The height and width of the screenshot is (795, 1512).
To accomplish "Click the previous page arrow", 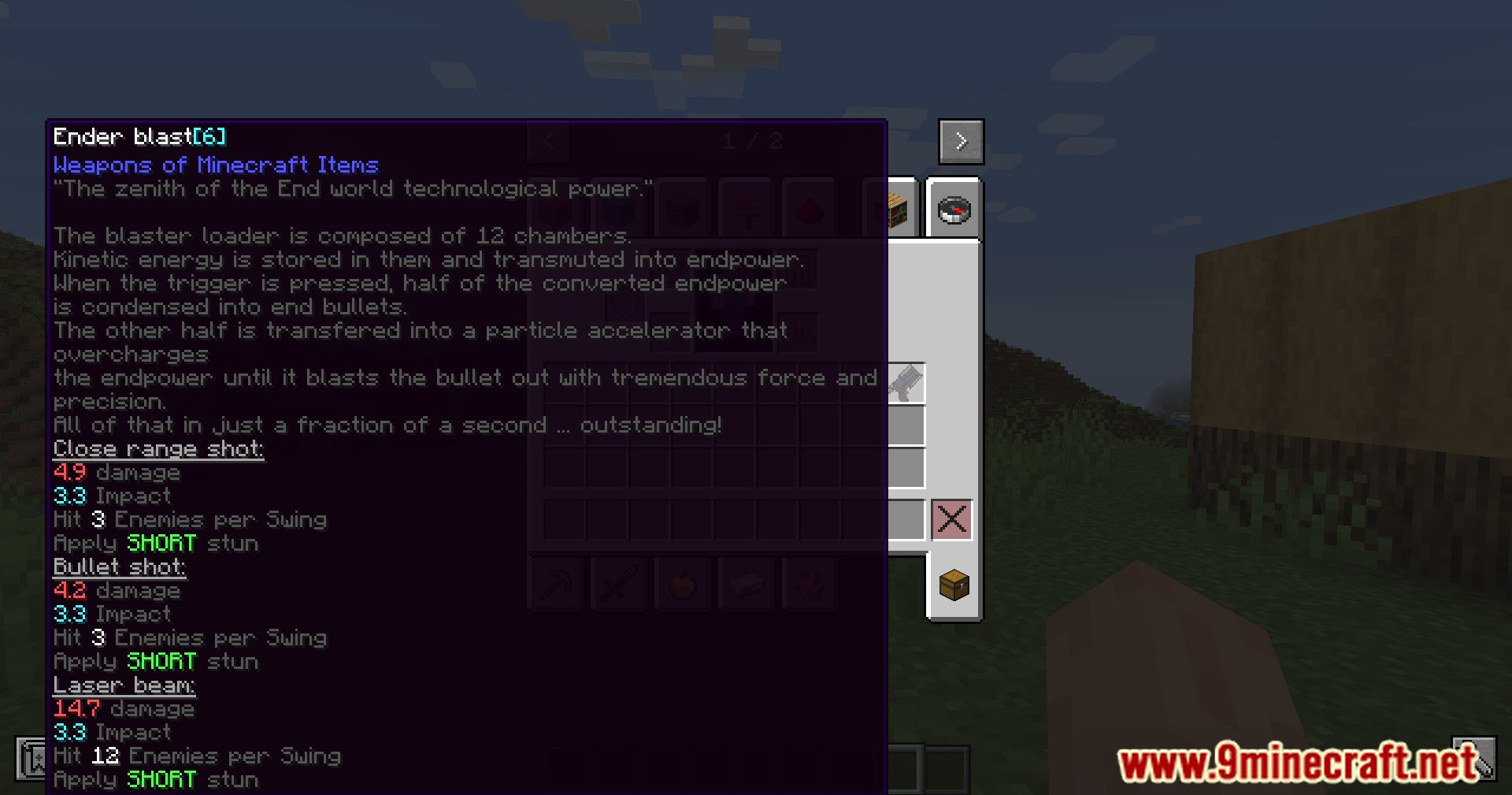I will point(548,141).
